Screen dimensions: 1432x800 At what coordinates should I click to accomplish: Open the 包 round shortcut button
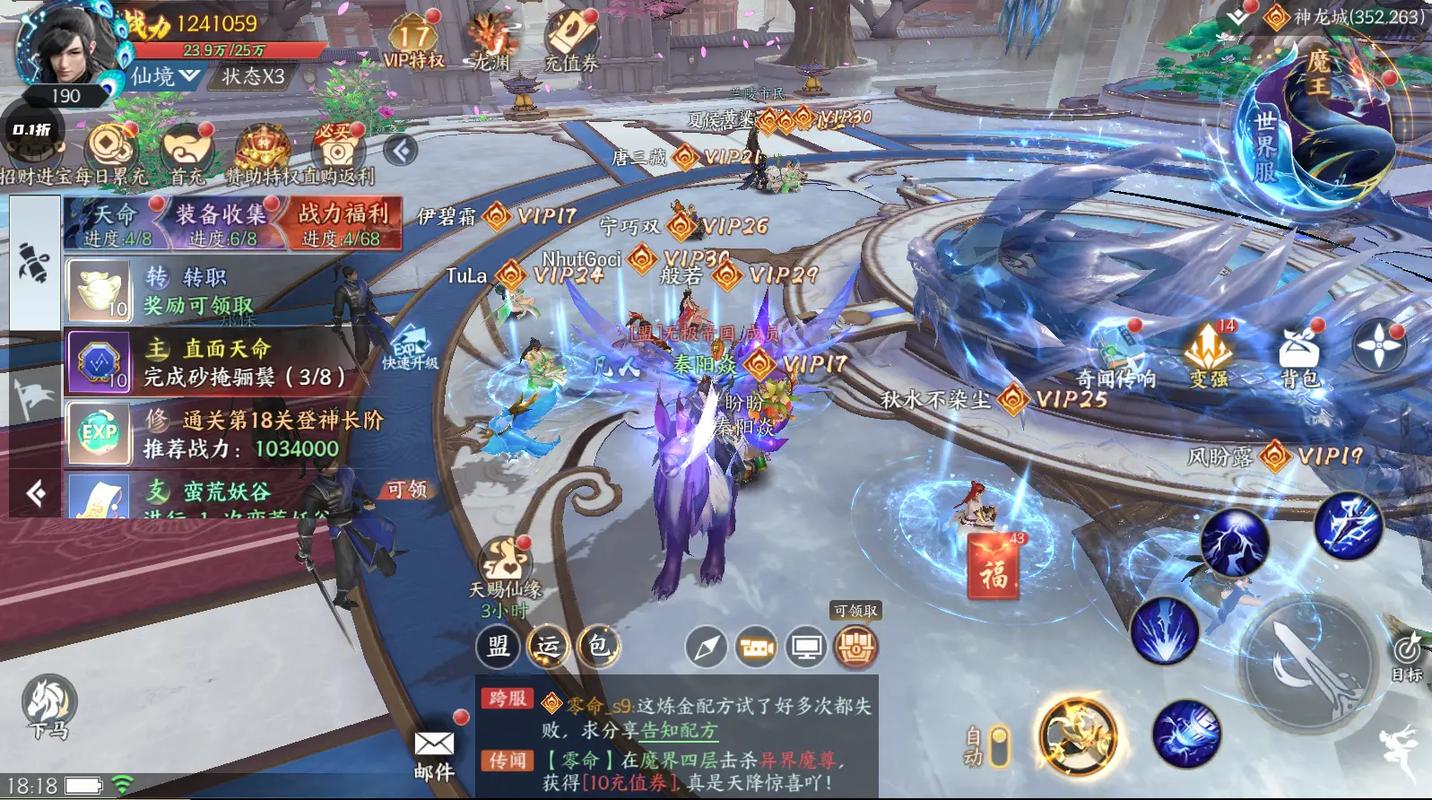[598, 646]
